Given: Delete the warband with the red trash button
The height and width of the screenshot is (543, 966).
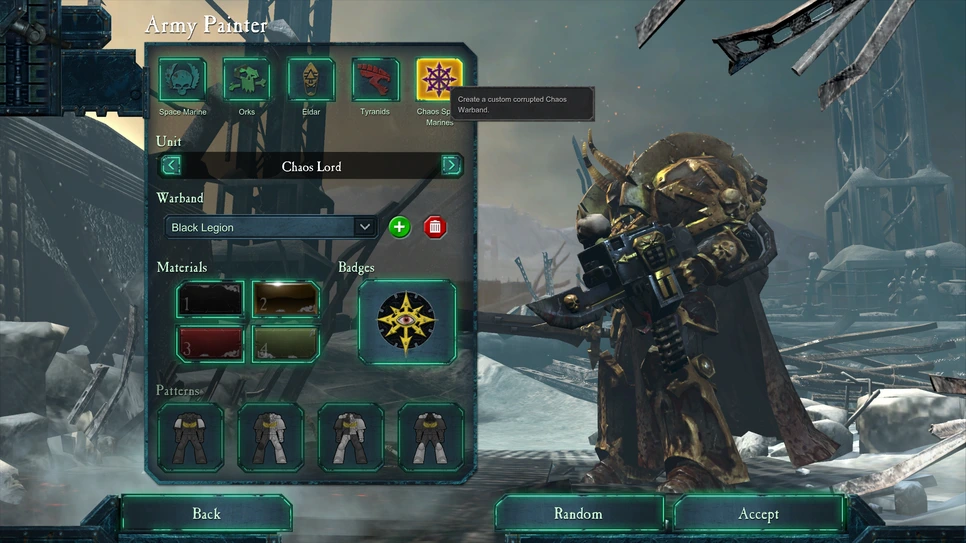Looking at the screenshot, I should 434,227.
